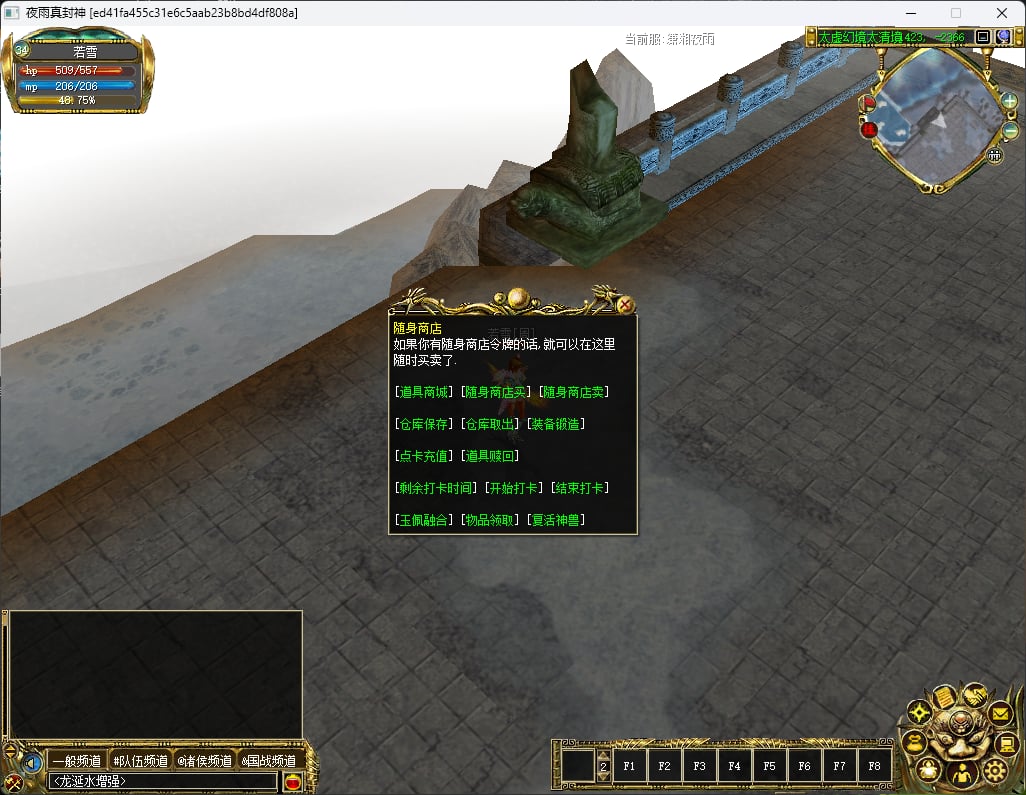Zoom out the minimap with the minus button
This screenshot has width=1026, height=795.
pyautogui.click(x=1010, y=131)
